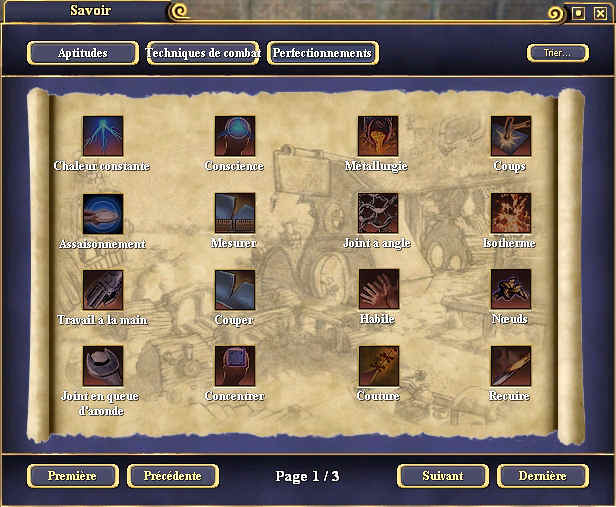Screen dimensions: 616x507
Task: Select the Isotherme skill icon
Action: [511, 213]
